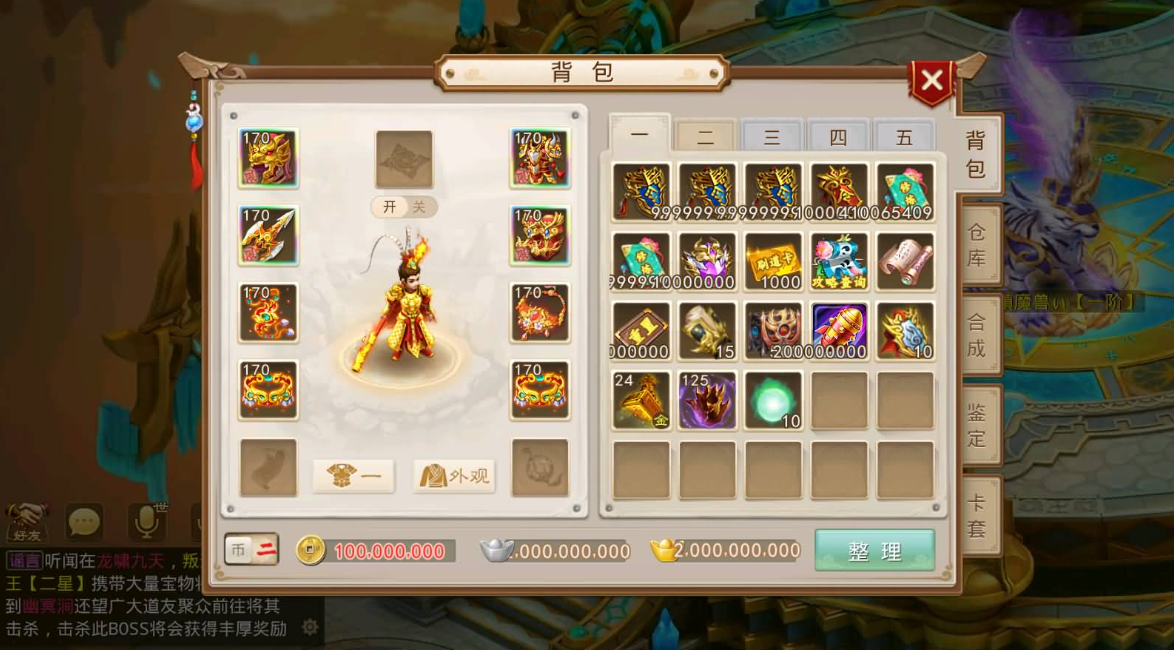Select the equipped golden spear weapon slot
This screenshot has width=1174, height=650.
(x=268, y=235)
